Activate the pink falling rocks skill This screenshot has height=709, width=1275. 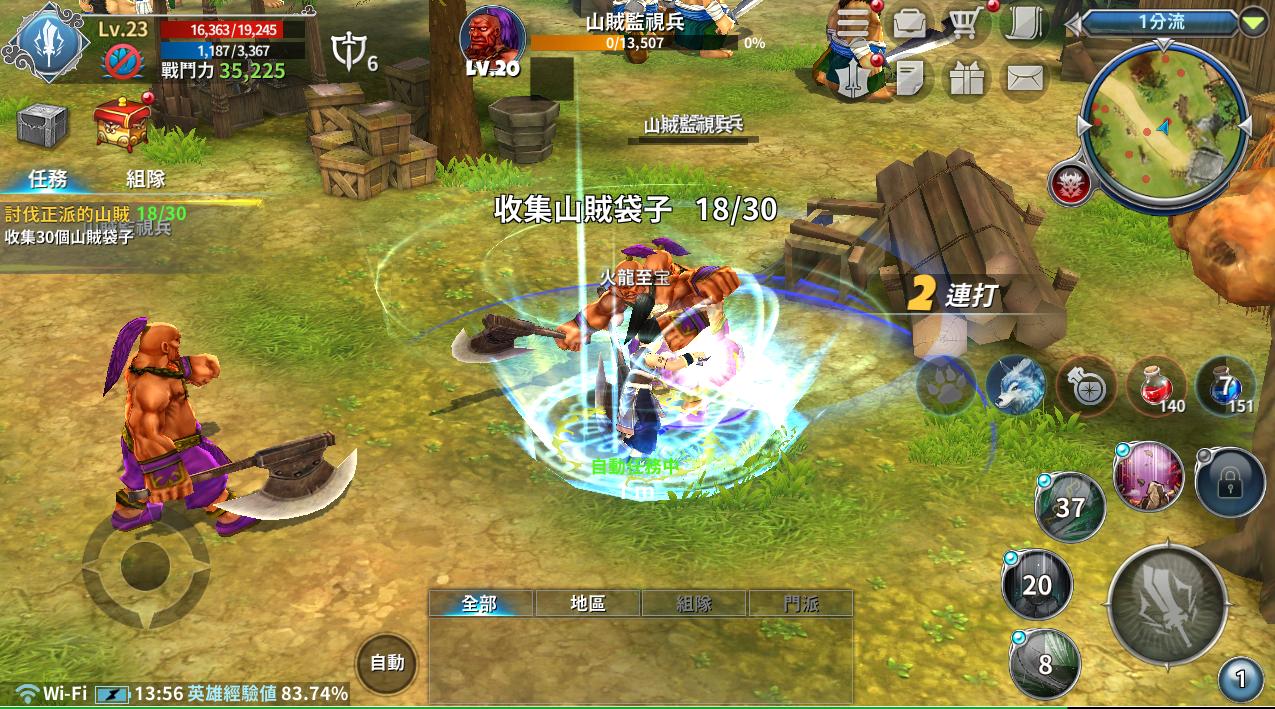coord(1148,477)
